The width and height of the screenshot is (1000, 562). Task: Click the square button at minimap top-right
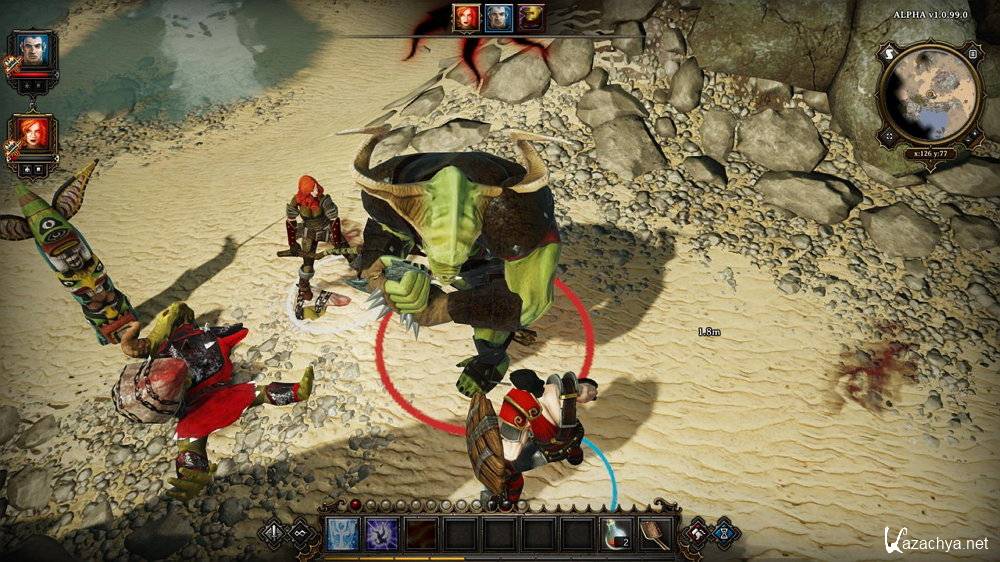point(973,53)
